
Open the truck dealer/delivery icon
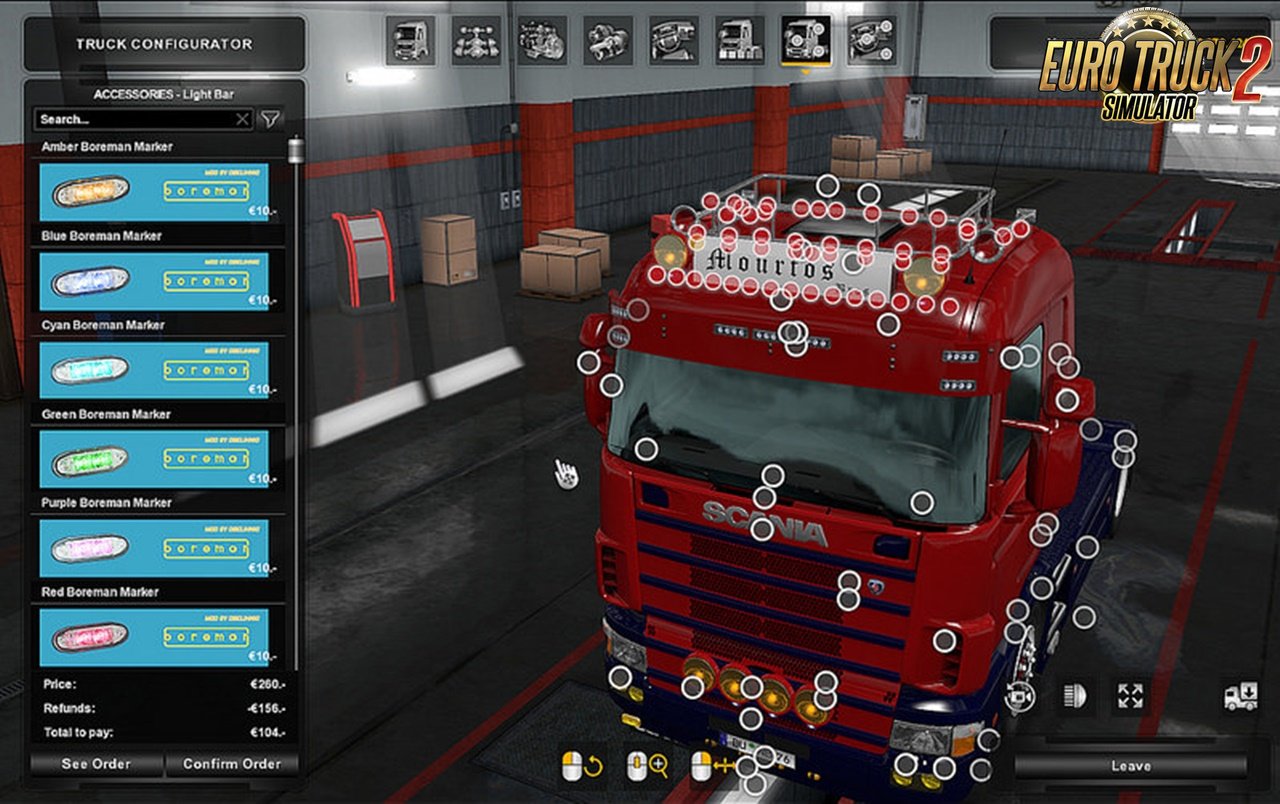click(1242, 695)
